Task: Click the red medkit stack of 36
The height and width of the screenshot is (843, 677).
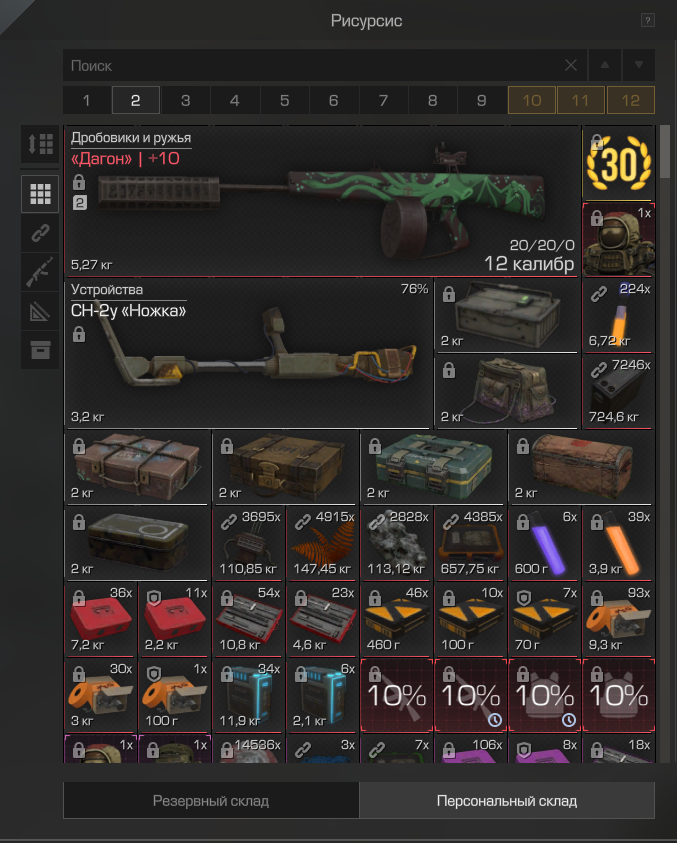Action: (100, 620)
